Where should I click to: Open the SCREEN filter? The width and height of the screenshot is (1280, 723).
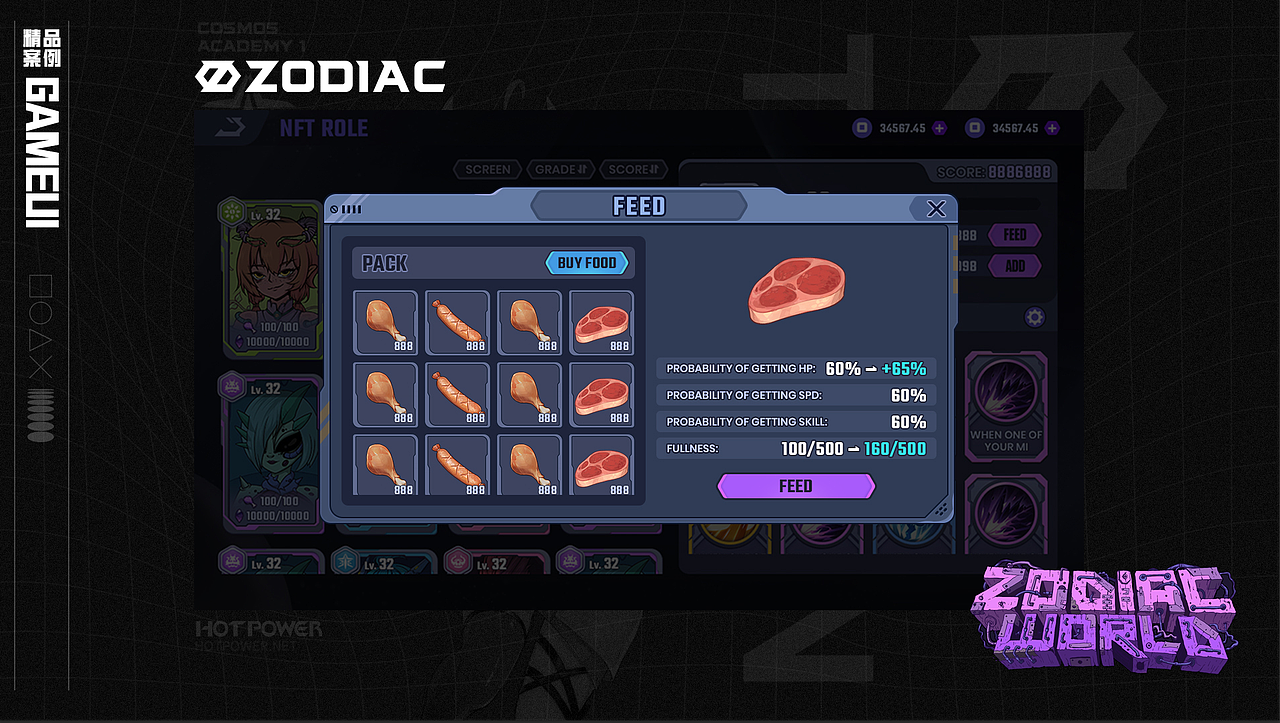tap(487, 170)
